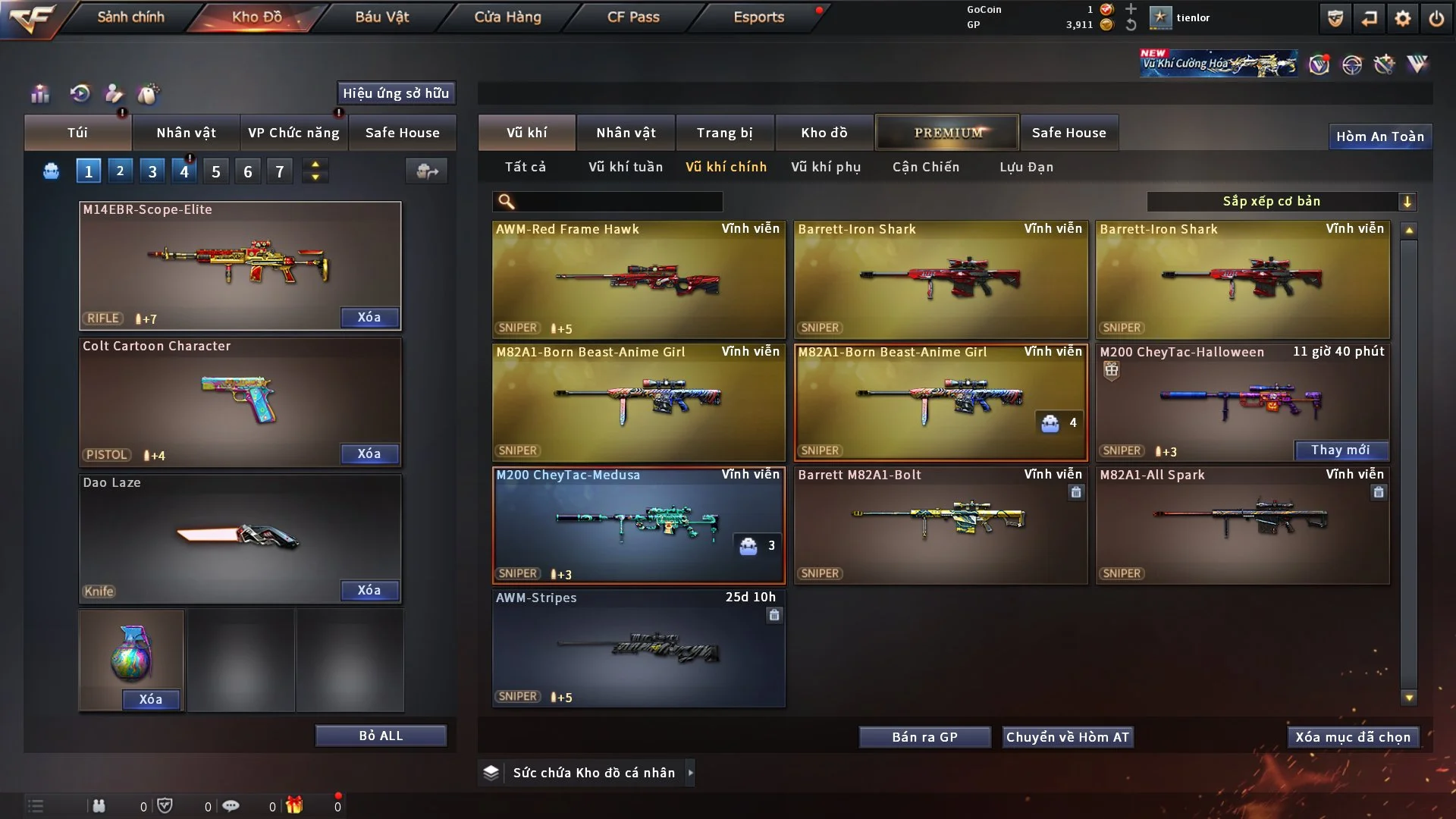1456x819 pixels.
Task: Click inside the weapon search field
Action: (607, 202)
